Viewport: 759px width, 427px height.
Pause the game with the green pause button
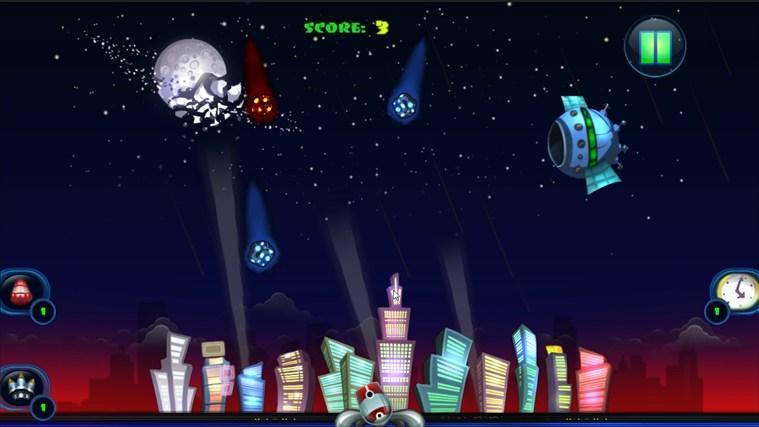(x=655, y=46)
